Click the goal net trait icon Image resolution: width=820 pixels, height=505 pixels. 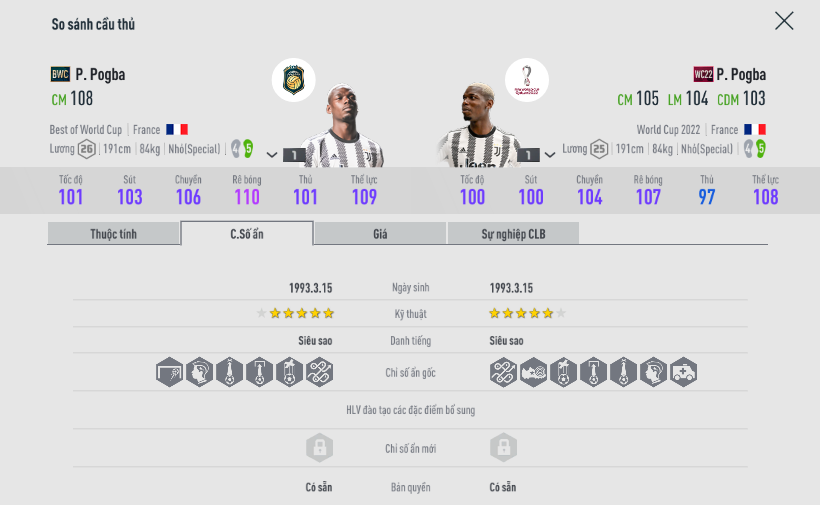tap(170, 372)
